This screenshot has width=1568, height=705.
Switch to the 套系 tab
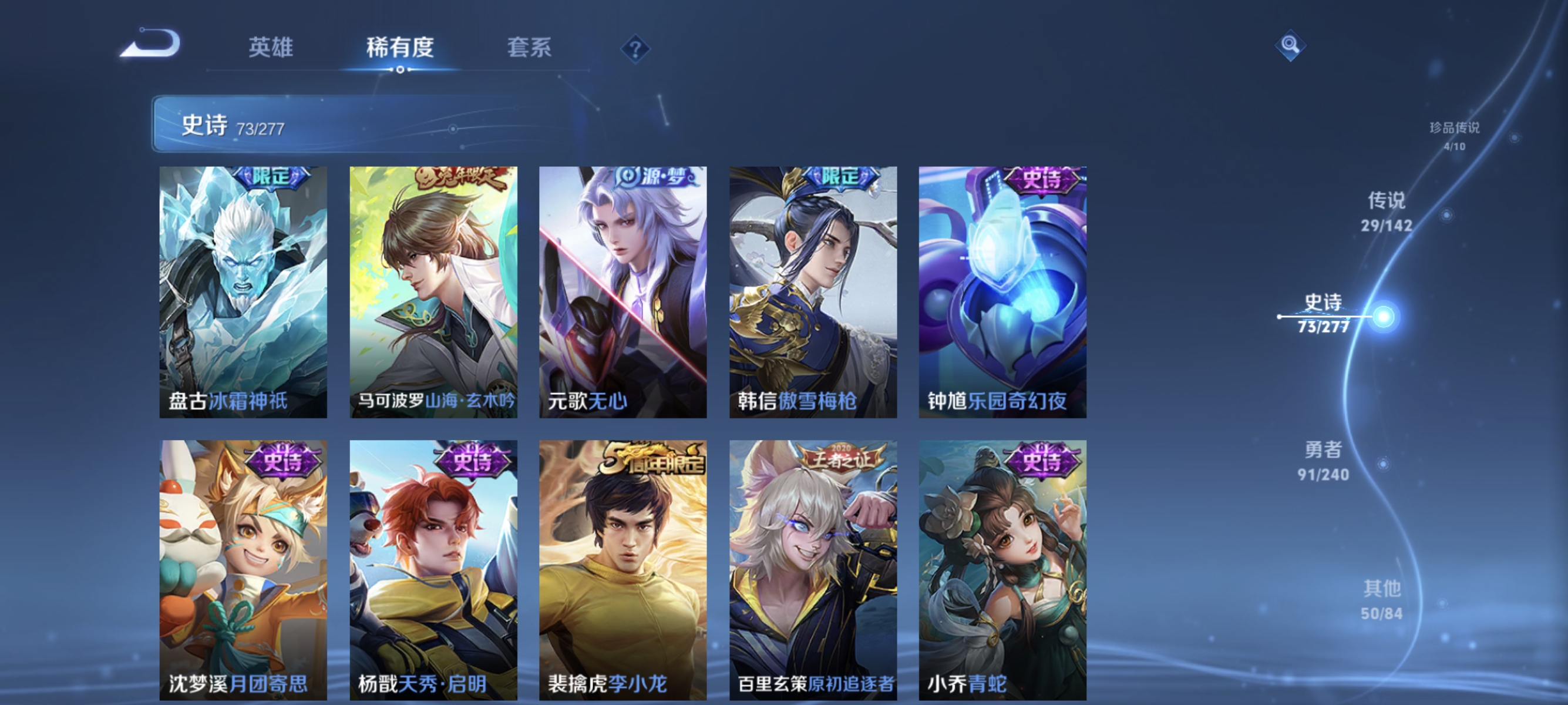tap(531, 49)
